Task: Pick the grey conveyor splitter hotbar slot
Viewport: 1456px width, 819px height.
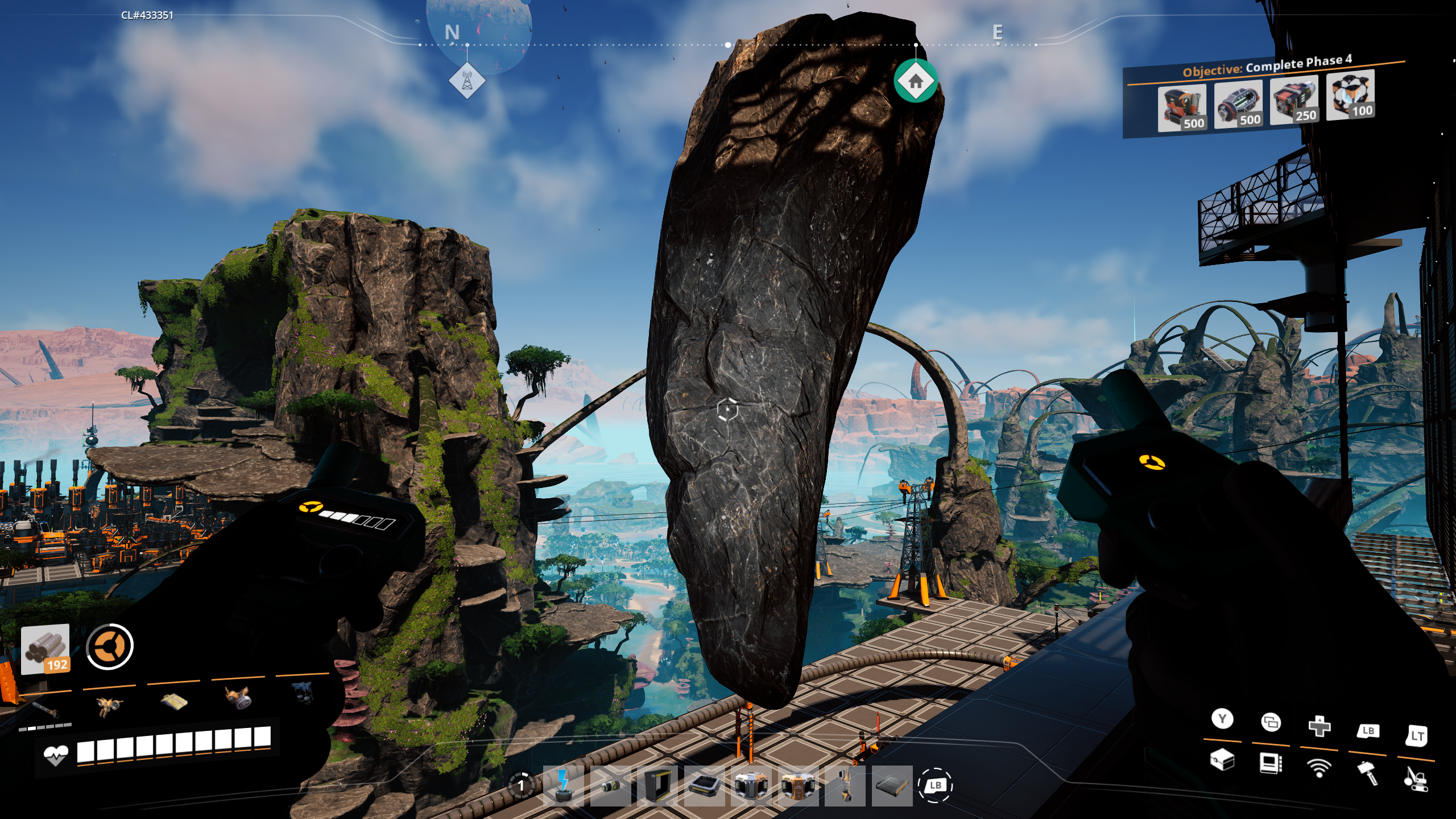Action: click(751, 785)
